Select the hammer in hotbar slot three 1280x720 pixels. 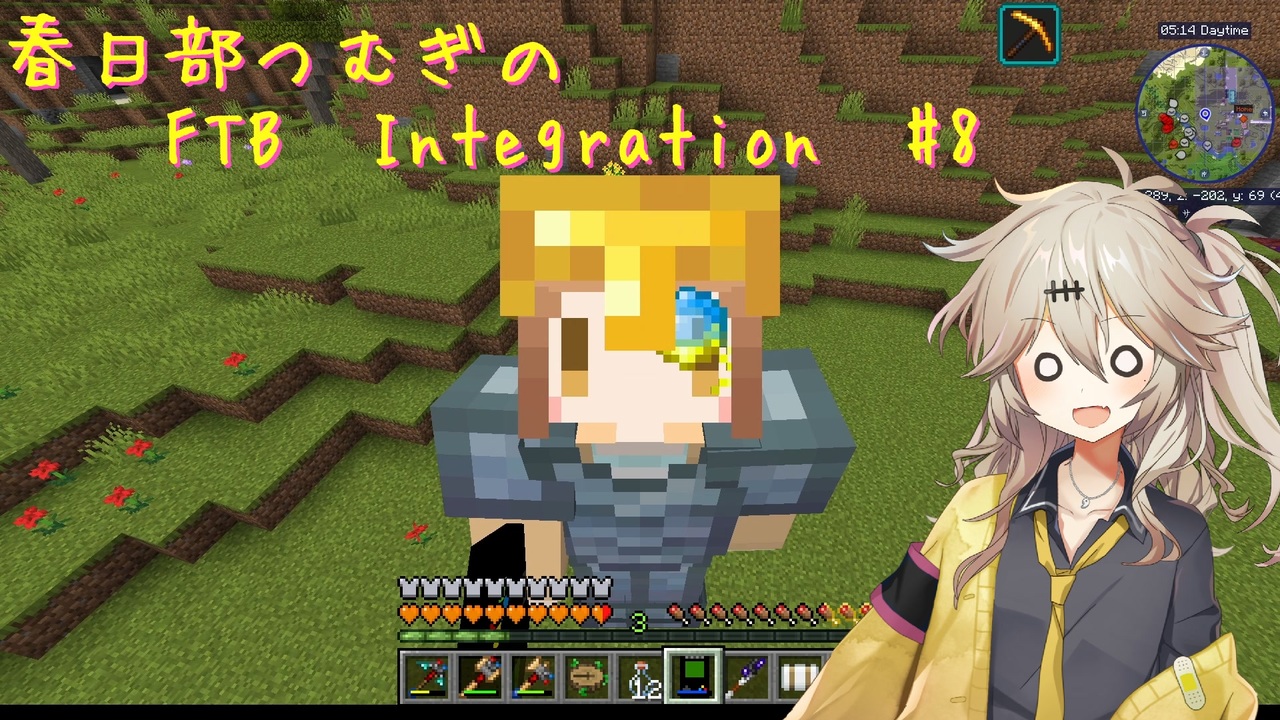pos(532,675)
